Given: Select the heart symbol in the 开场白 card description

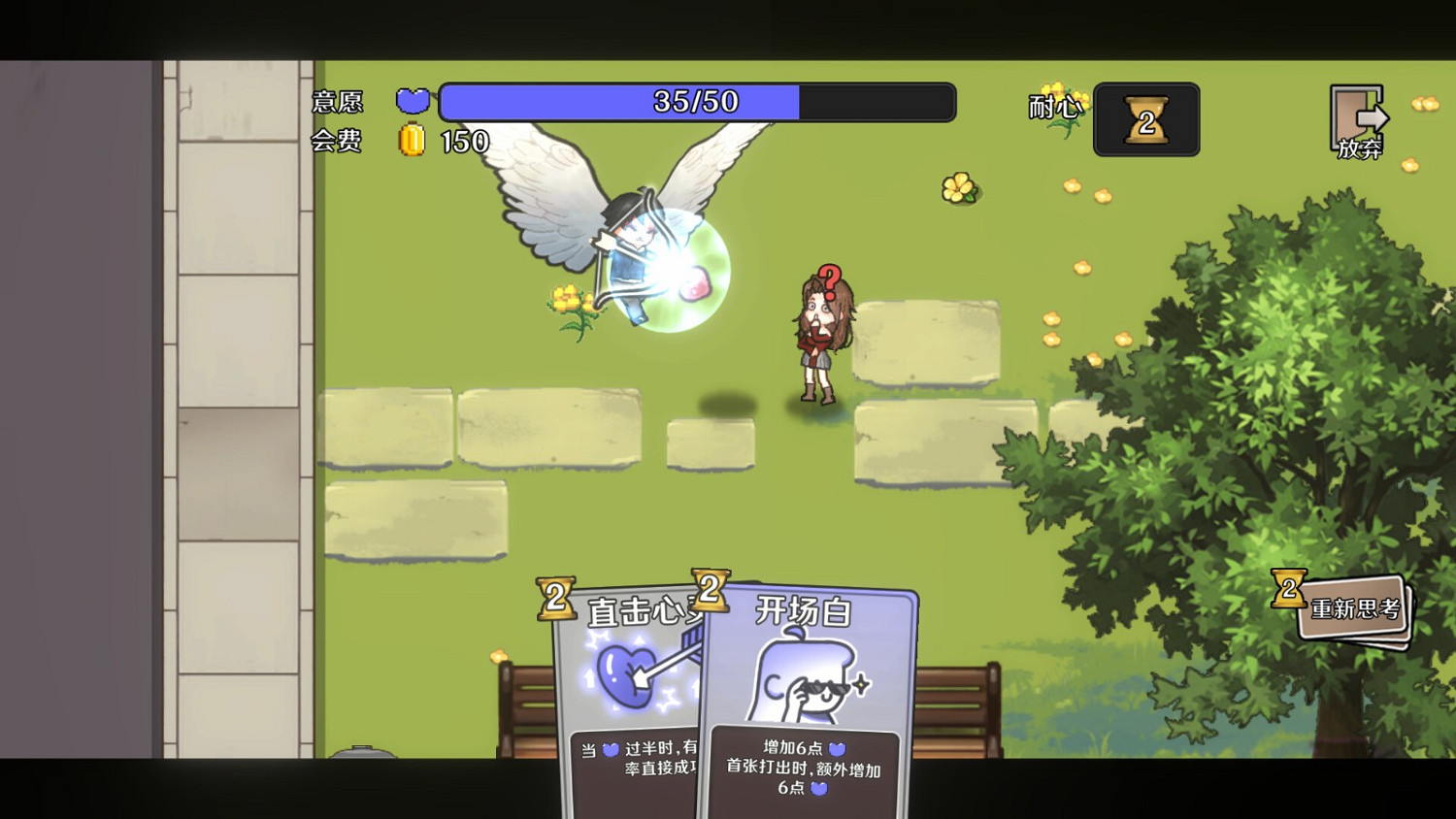Looking at the screenshot, I should tap(837, 750).
